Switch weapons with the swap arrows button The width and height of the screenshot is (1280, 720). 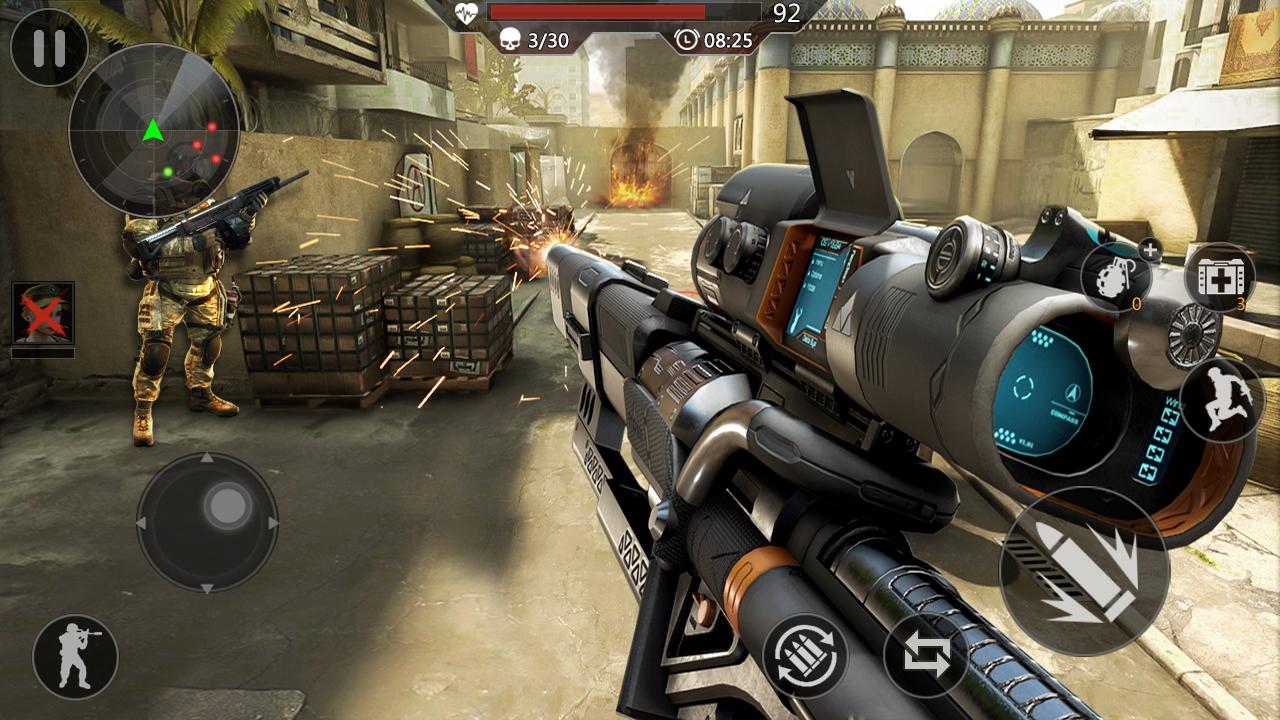point(926,656)
